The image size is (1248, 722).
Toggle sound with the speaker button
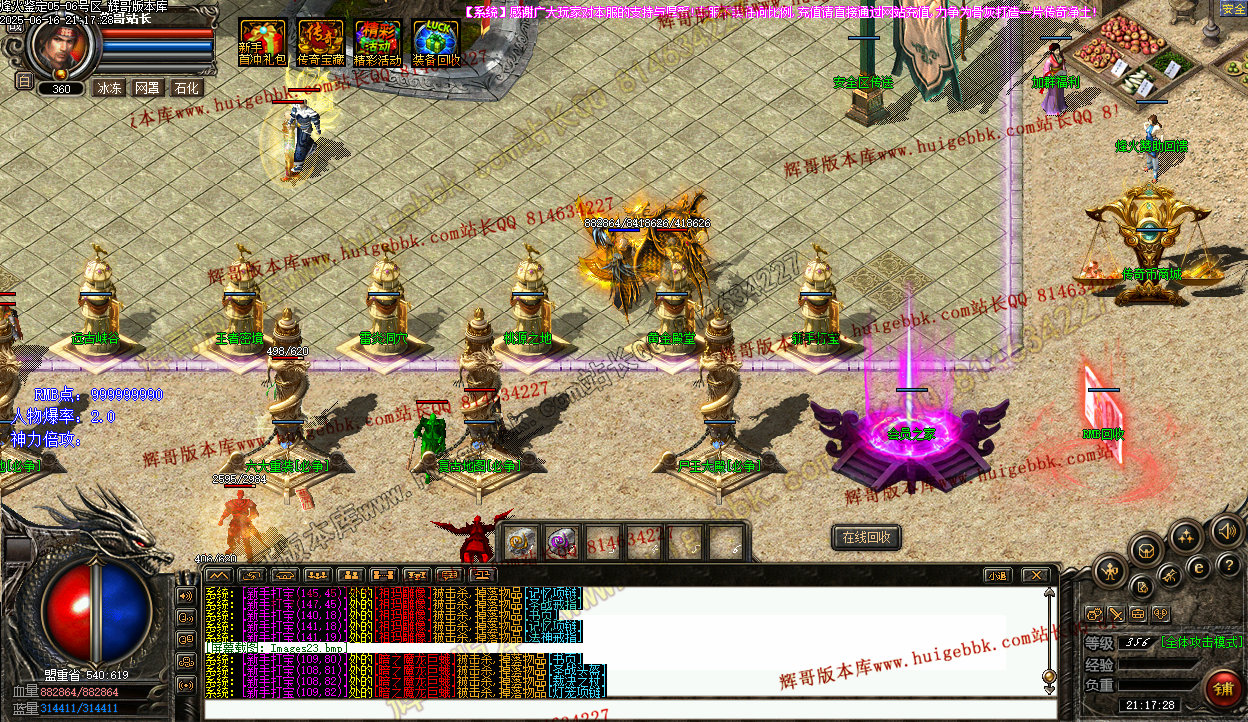click(x=1225, y=530)
